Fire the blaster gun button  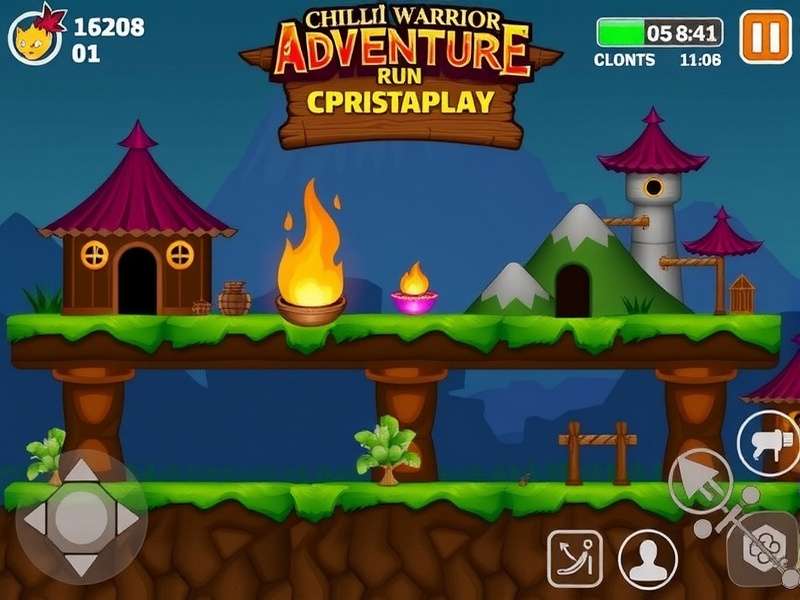pyautogui.click(x=767, y=443)
